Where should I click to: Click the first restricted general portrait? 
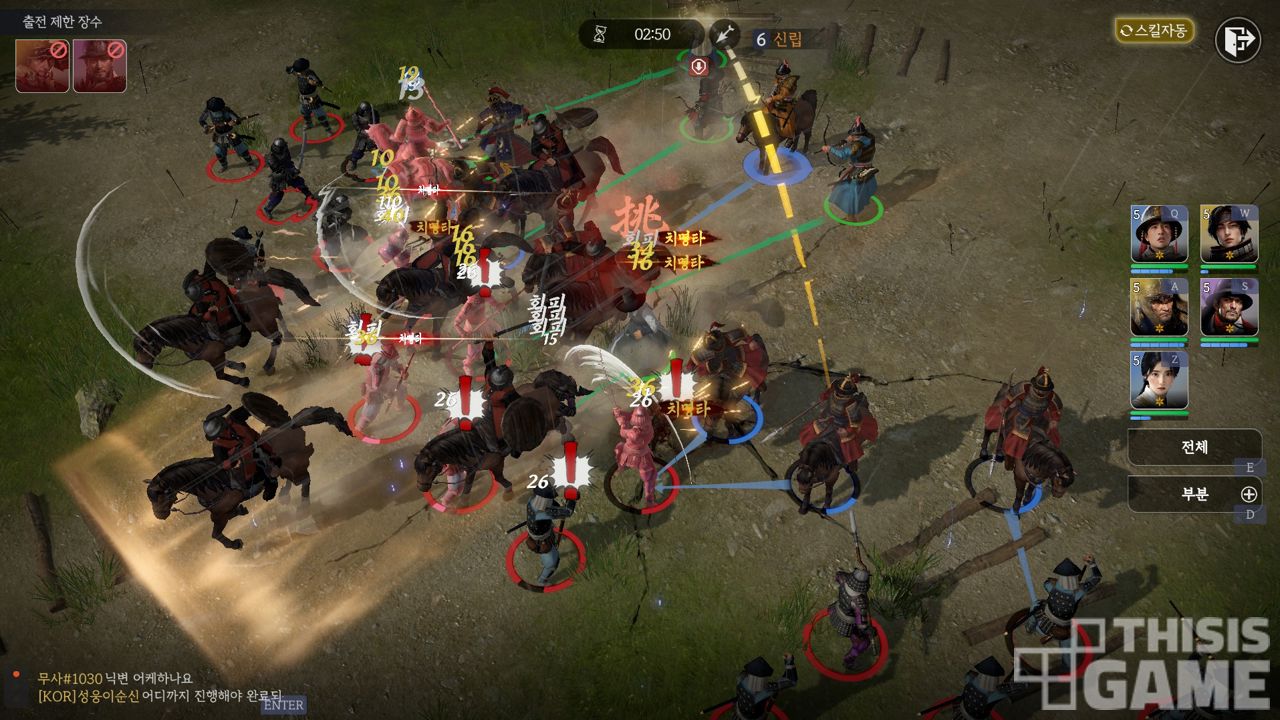[41, 65]
